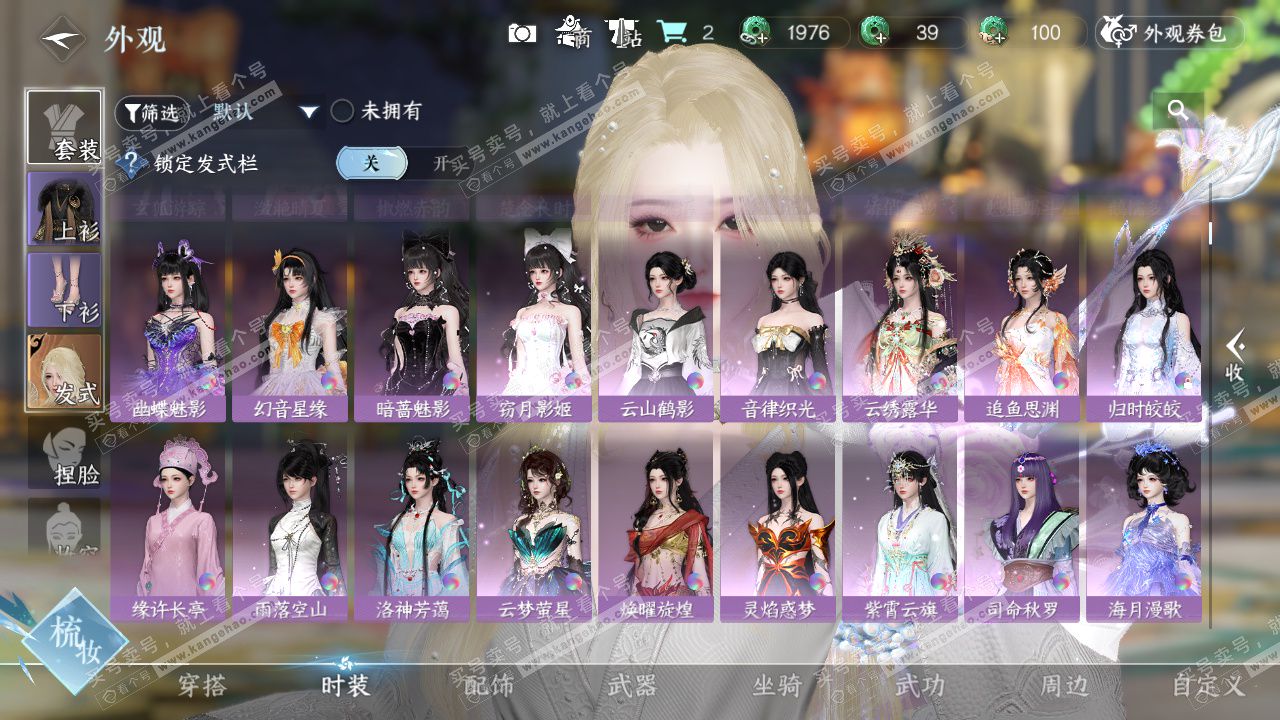Open the 套装 outfit set category
The image size is (1280, 720).
[64, 127]
